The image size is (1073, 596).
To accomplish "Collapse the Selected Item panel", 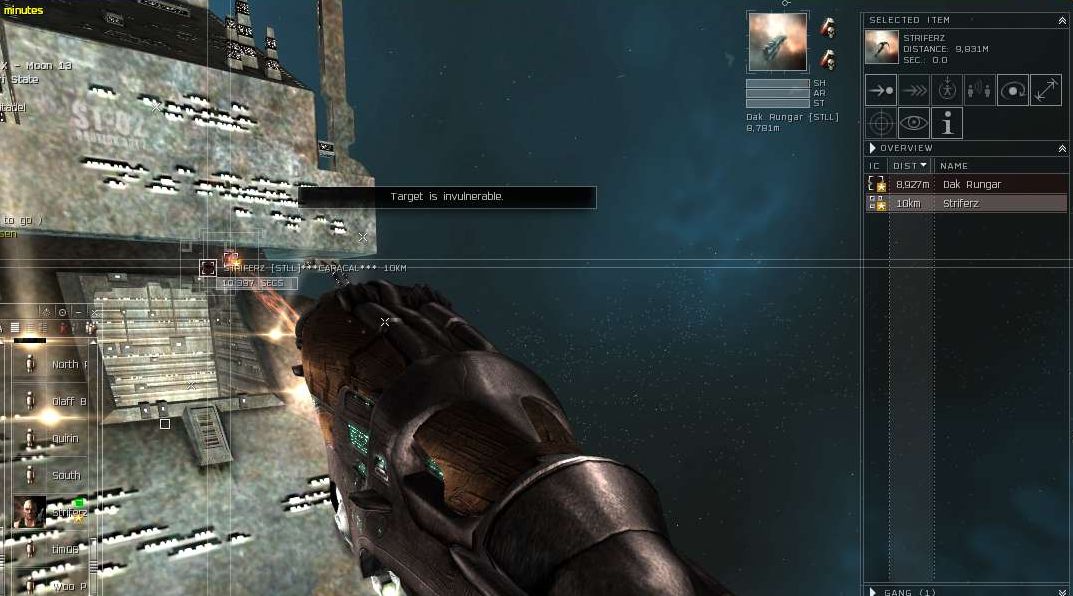I will tap(1062, 20).
